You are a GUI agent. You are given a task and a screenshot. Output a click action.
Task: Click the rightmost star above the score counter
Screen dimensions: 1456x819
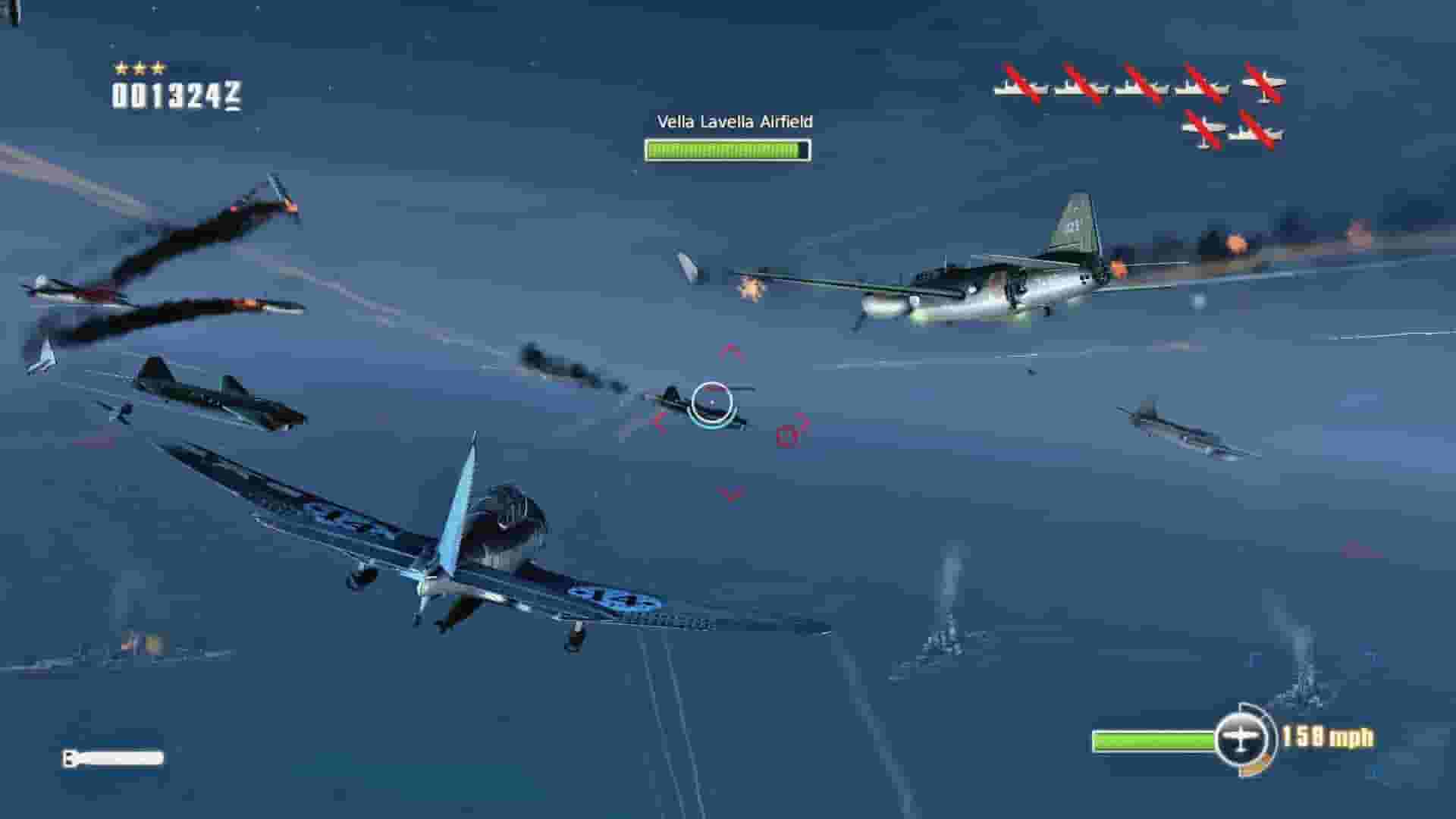pyautogui.click(x=158, y=67)
